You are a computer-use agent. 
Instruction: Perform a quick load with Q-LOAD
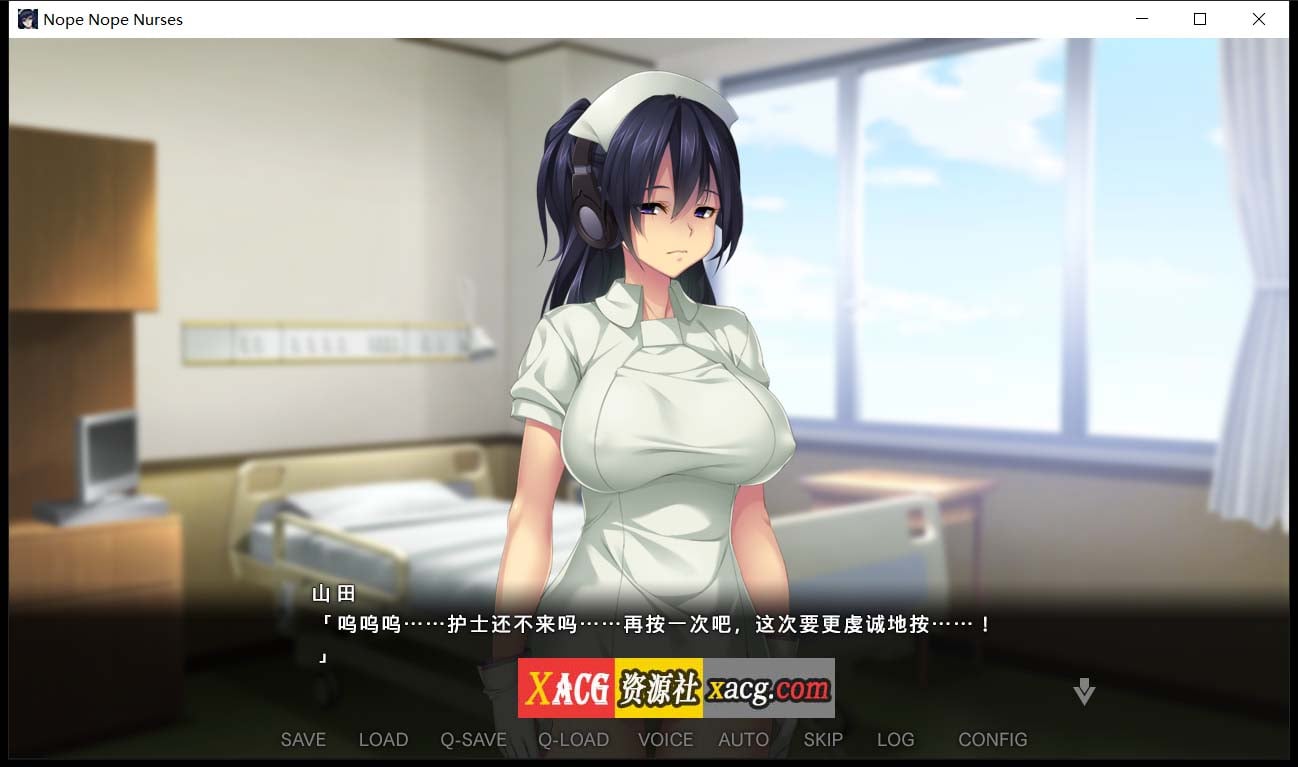pos(573,739)
